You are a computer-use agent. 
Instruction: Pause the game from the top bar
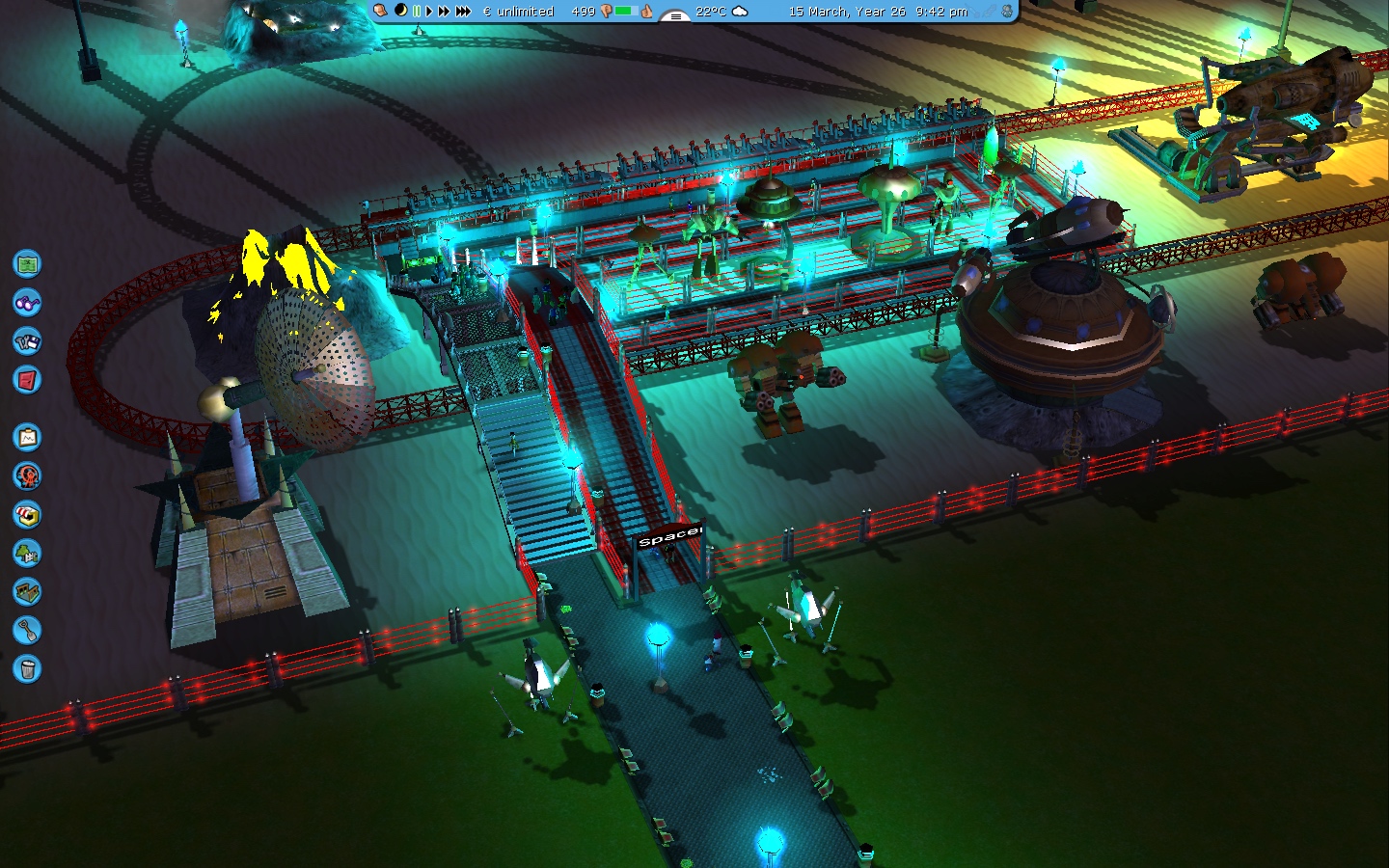tap(417, 12)
